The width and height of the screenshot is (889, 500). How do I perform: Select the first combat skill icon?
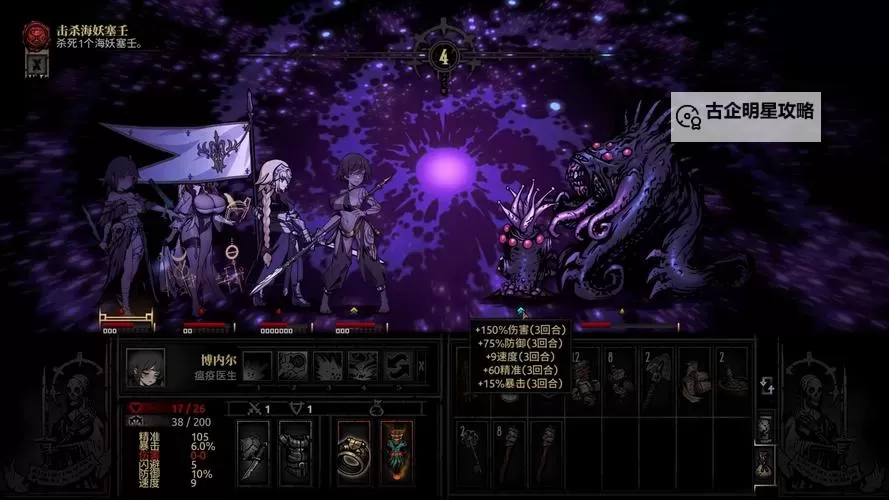coord(257,366)
